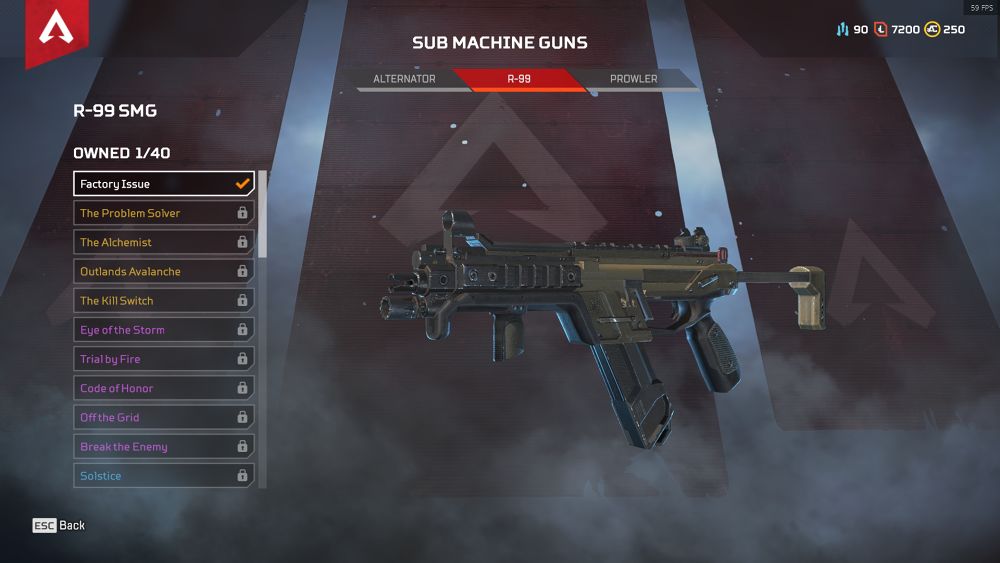This screenshot has width=1000, height=563.
Task: Select the R-99 weapon tab
Action: (519, 79)
